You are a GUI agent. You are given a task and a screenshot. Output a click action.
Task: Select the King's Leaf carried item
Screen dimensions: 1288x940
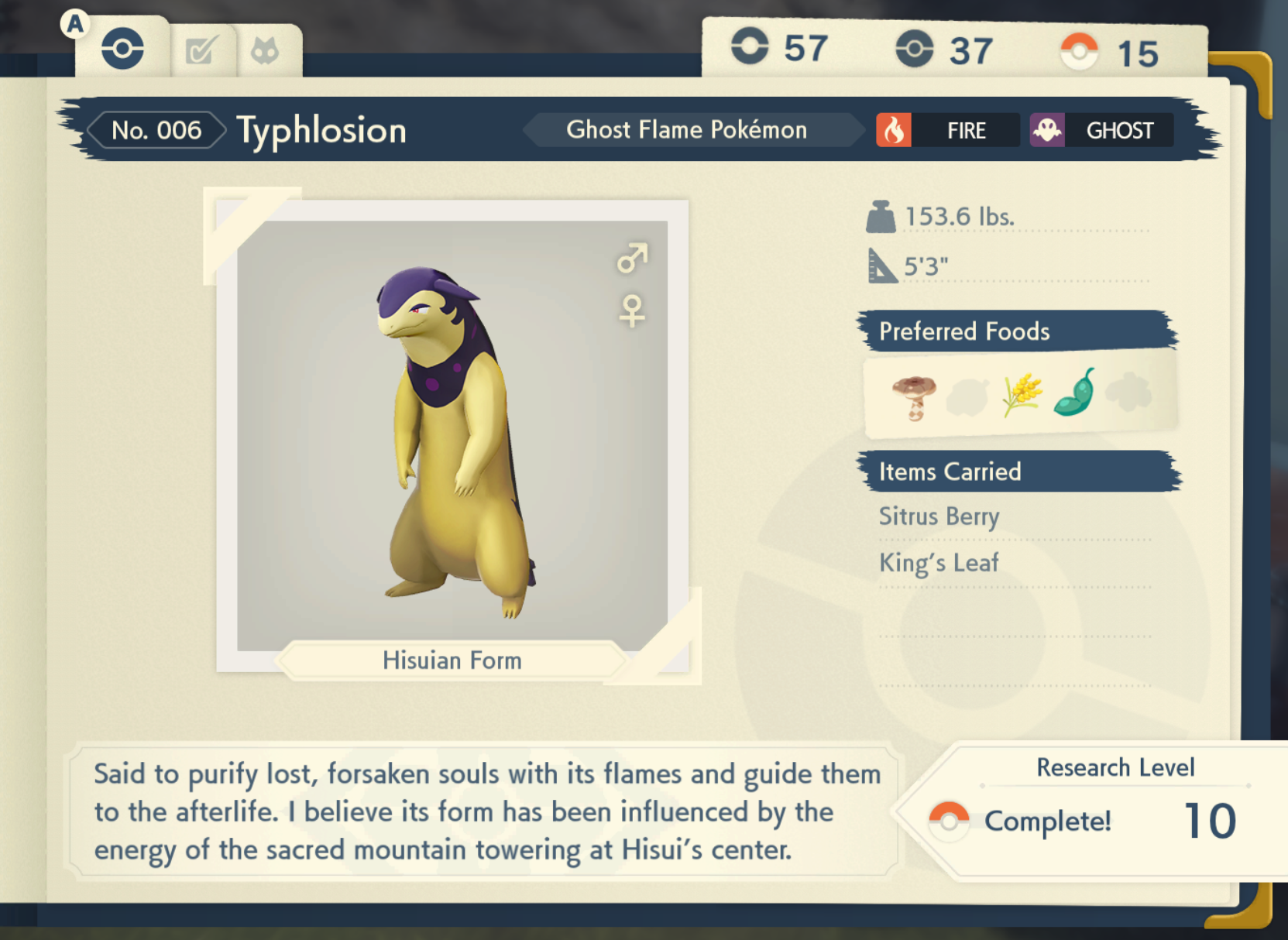tap(938, 563)
